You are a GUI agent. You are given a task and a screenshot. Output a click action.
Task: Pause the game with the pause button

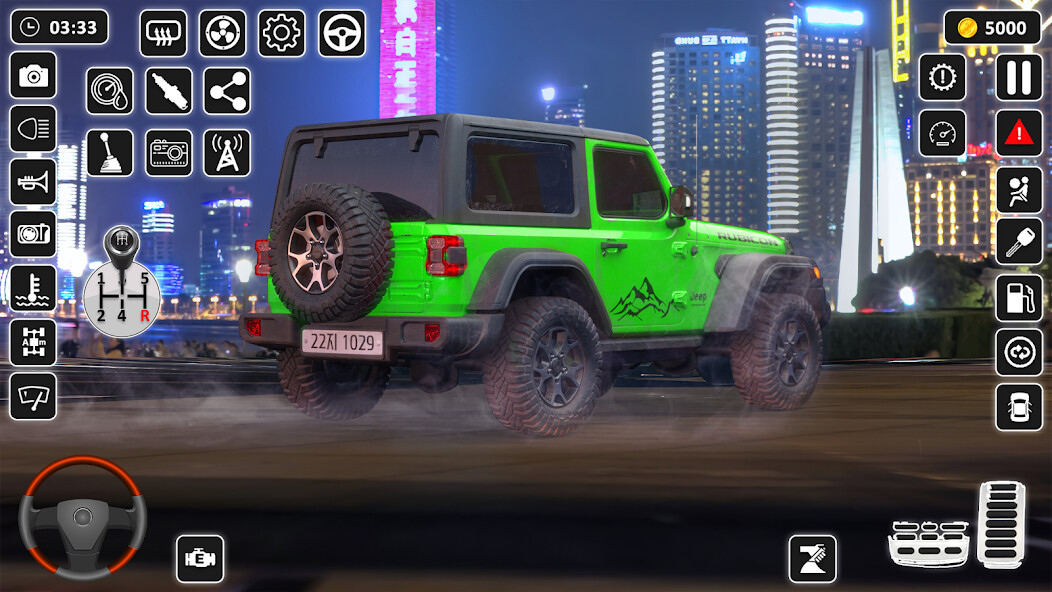(x=1018, y=77)
